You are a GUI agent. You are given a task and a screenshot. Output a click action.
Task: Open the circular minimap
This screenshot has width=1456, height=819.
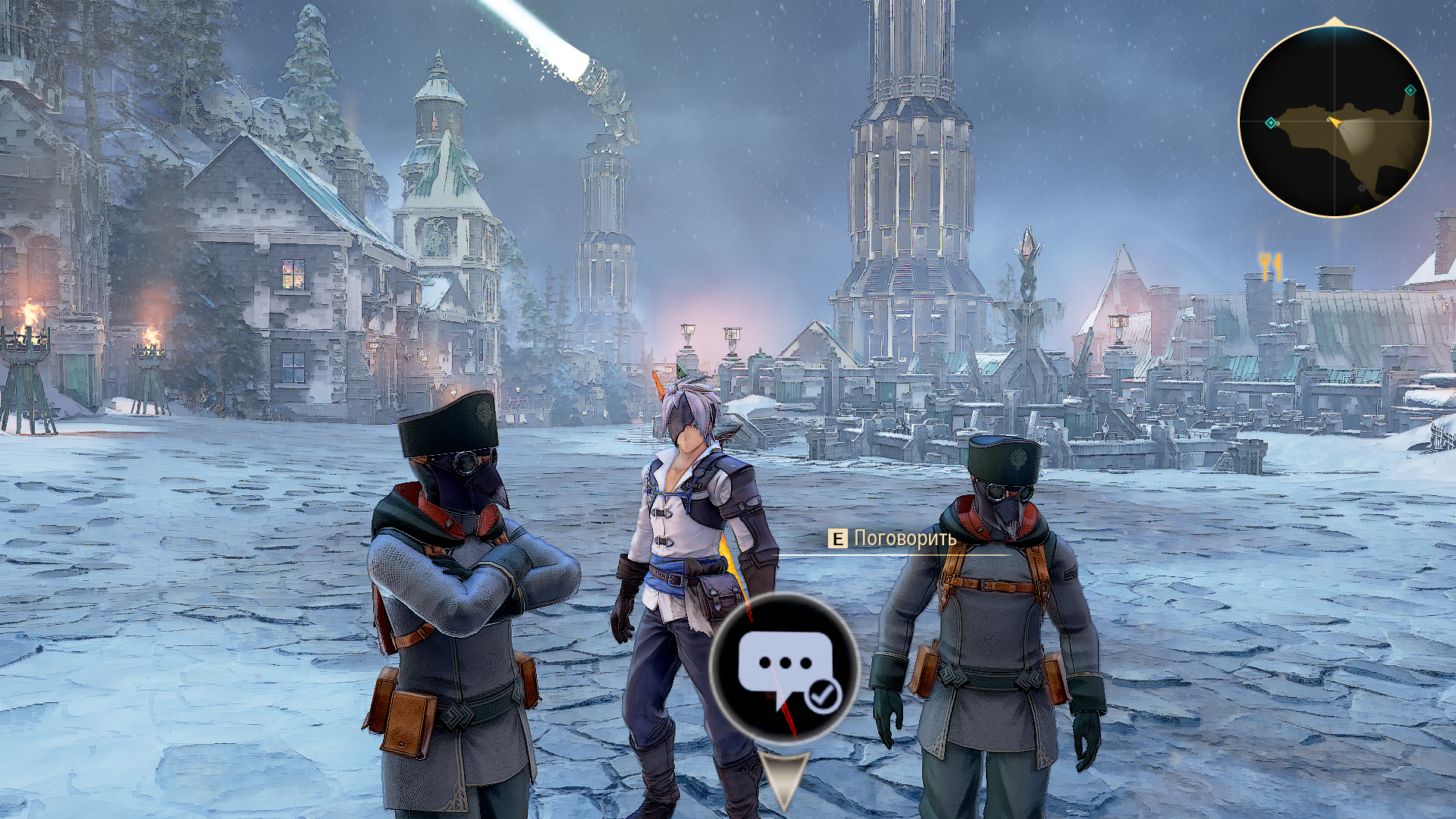tap(1334, 121)
